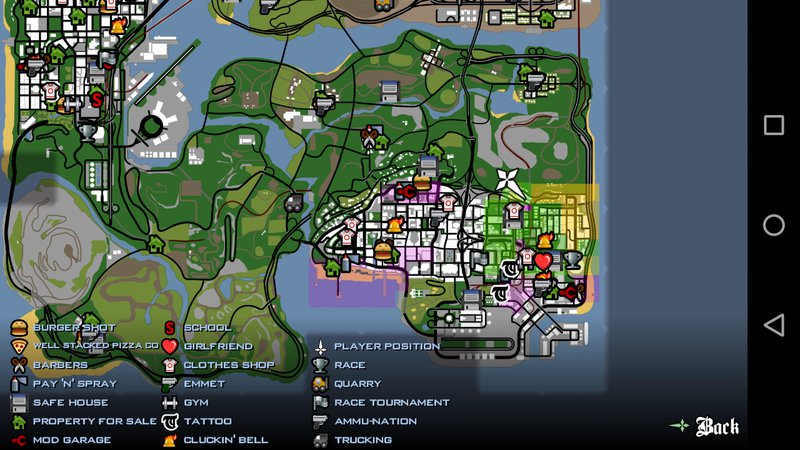
Task: Choose the Quarry legend entry
Action: [x=357, y=384]
